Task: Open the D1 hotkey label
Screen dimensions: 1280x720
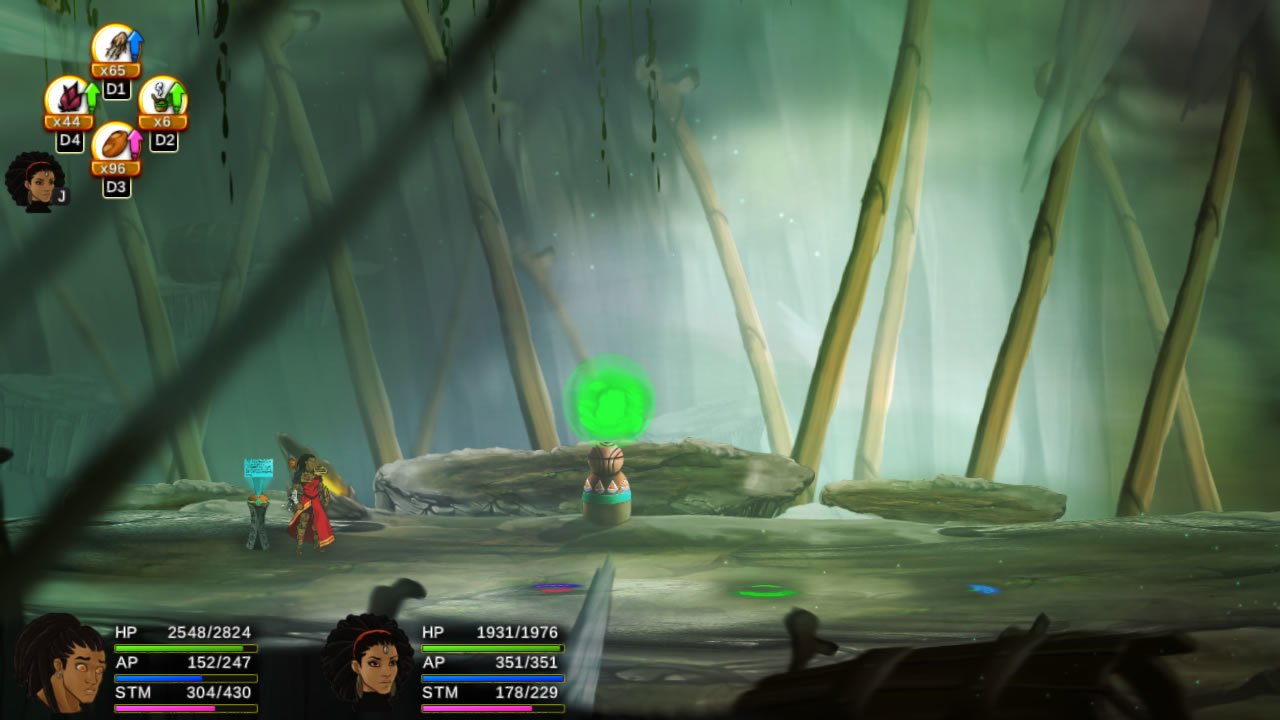Action: point(117,88)
